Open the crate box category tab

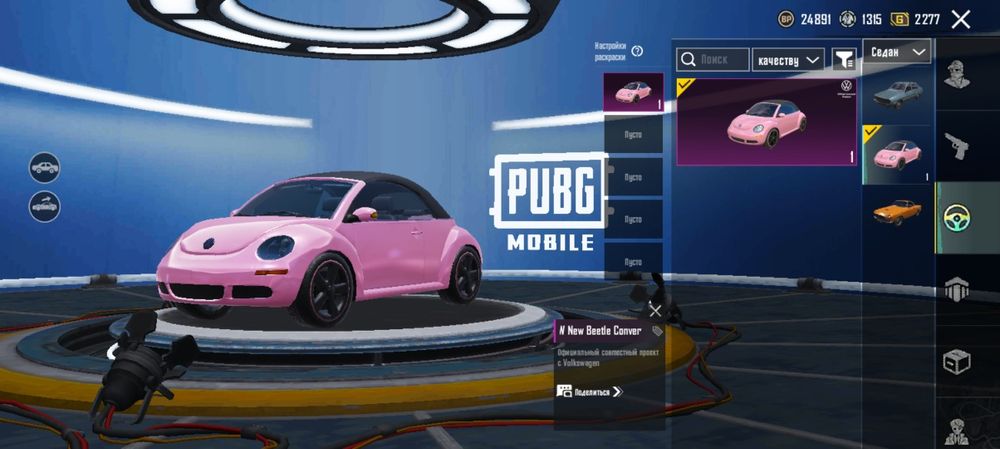coord(959,361)
